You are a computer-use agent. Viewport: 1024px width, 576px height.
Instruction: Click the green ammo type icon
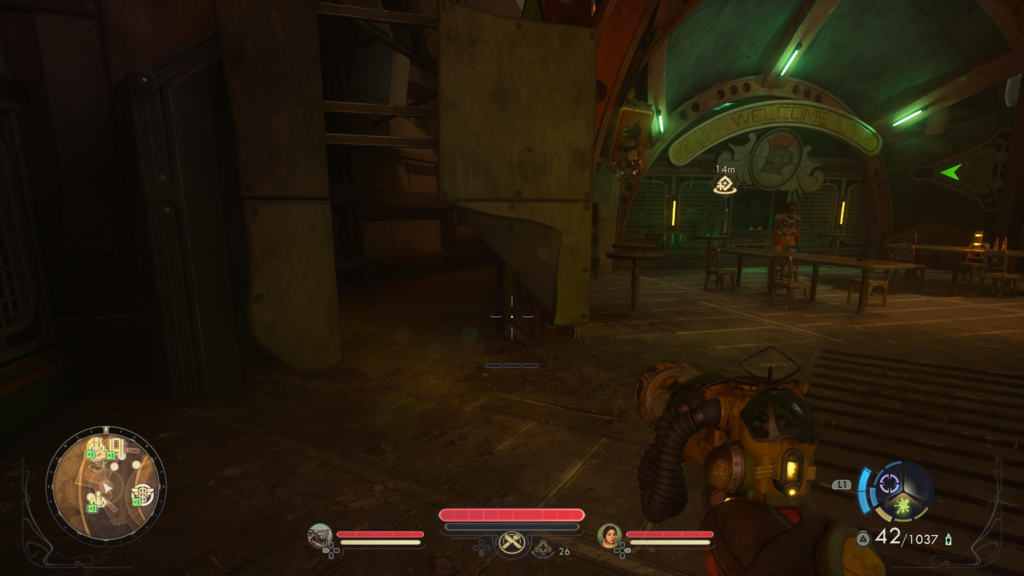[948, 539]
